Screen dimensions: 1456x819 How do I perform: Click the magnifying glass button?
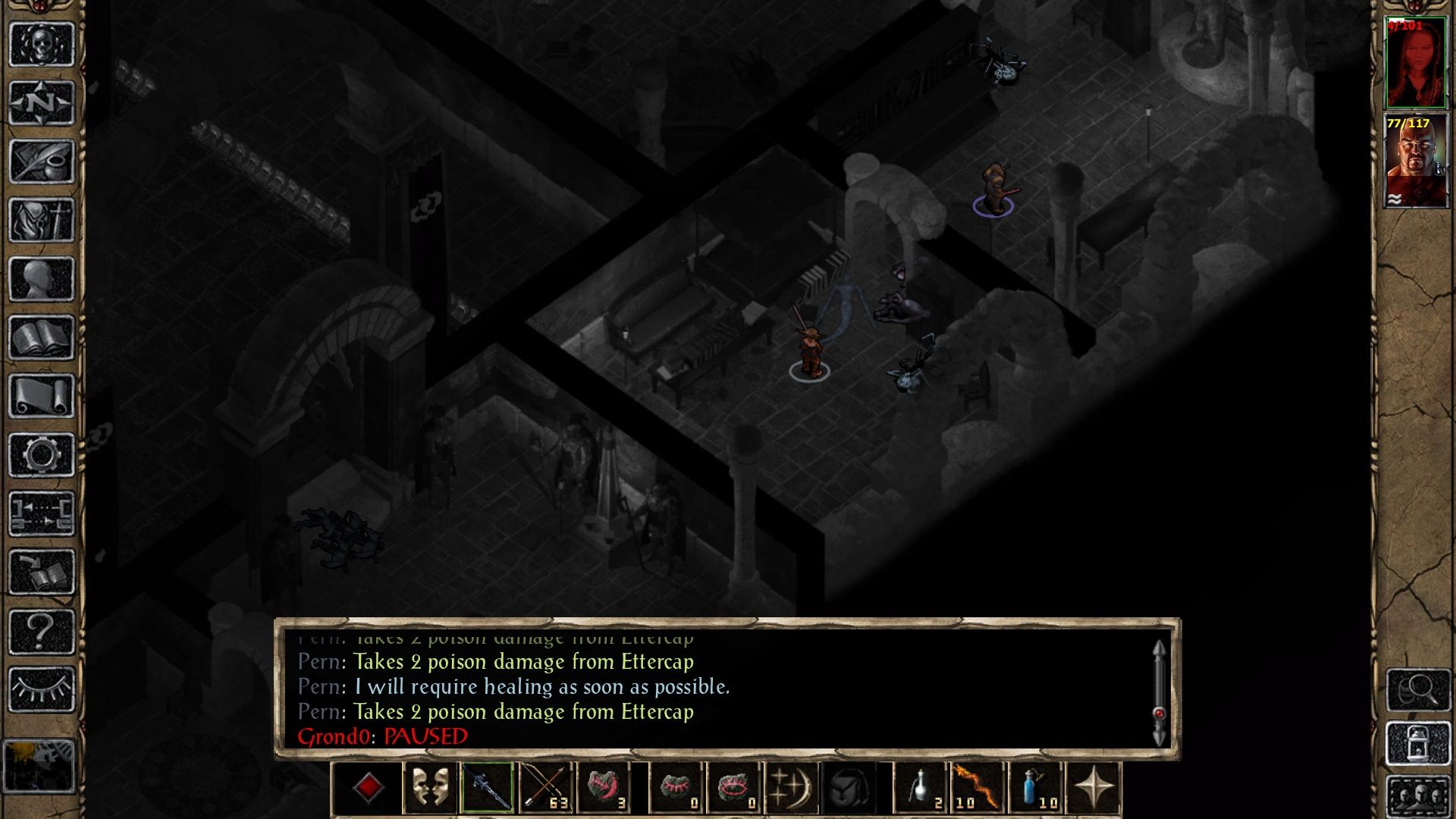pos(1418,689)
